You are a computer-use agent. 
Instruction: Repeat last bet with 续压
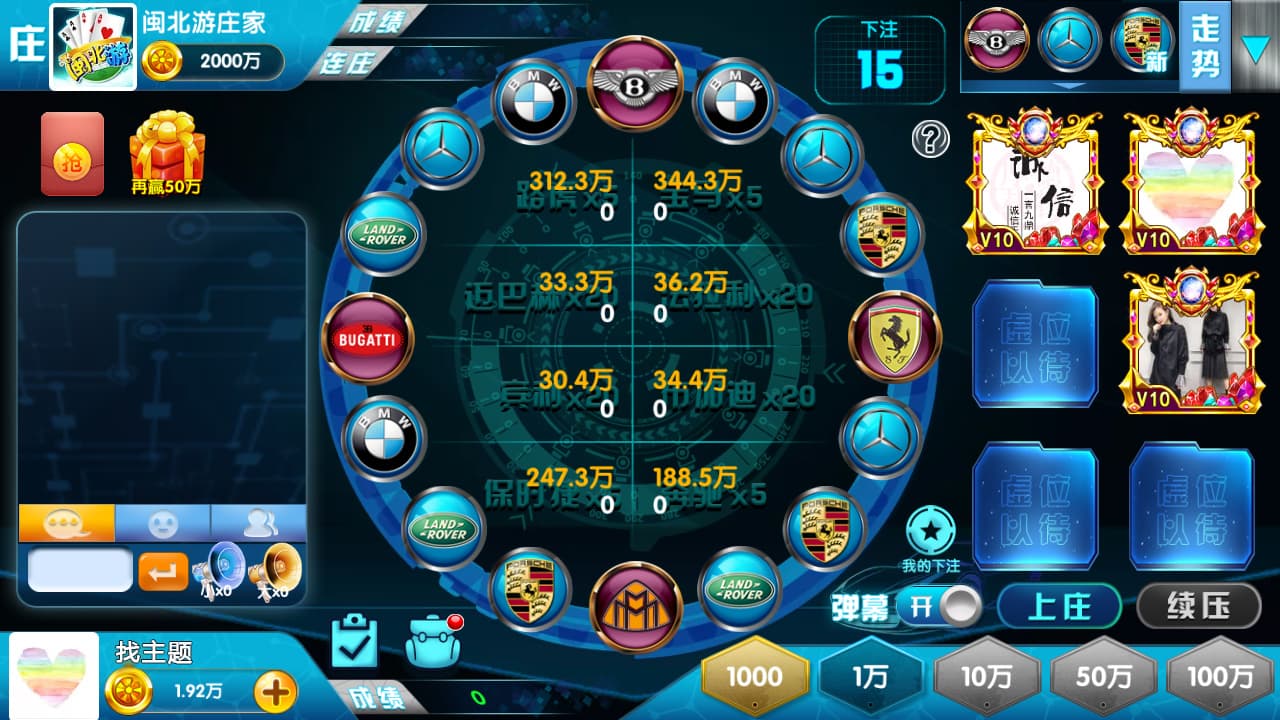tap(1199, 606)
